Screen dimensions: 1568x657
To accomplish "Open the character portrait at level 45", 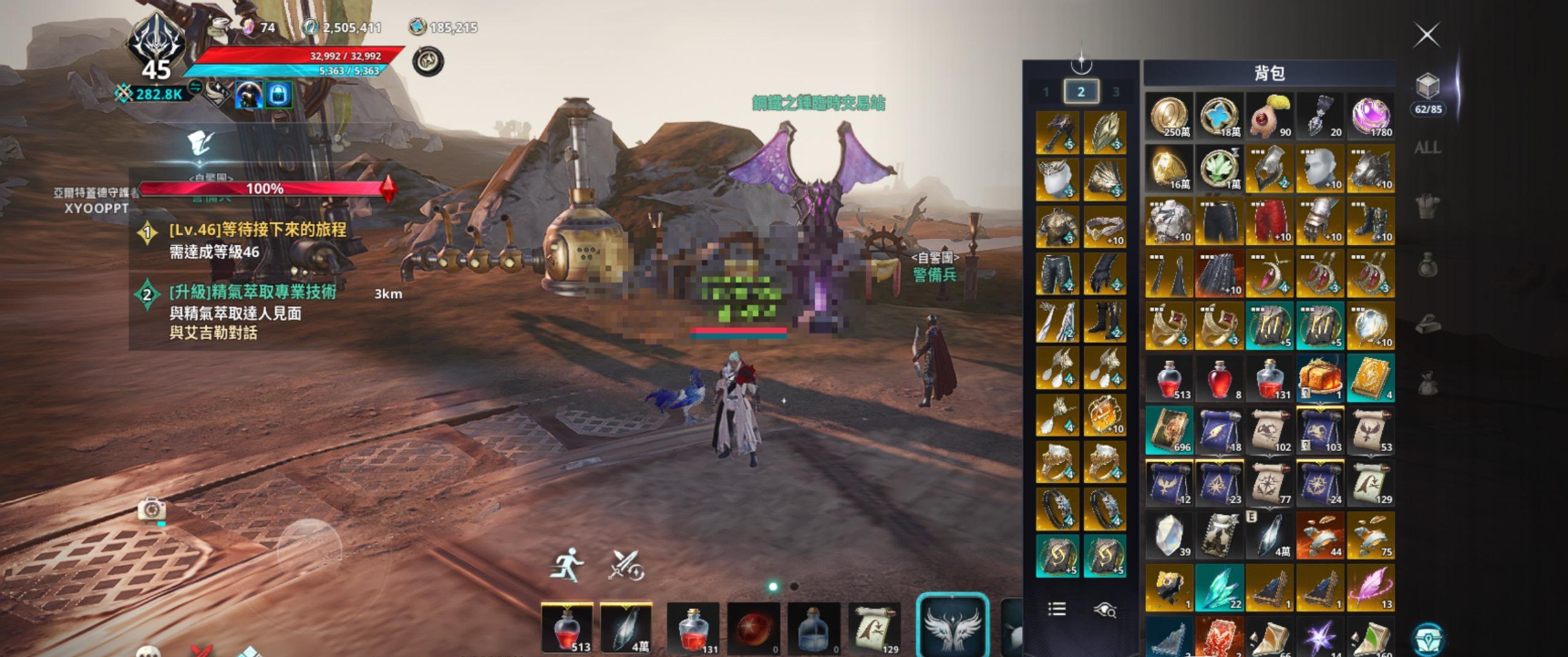I will 156,46.
